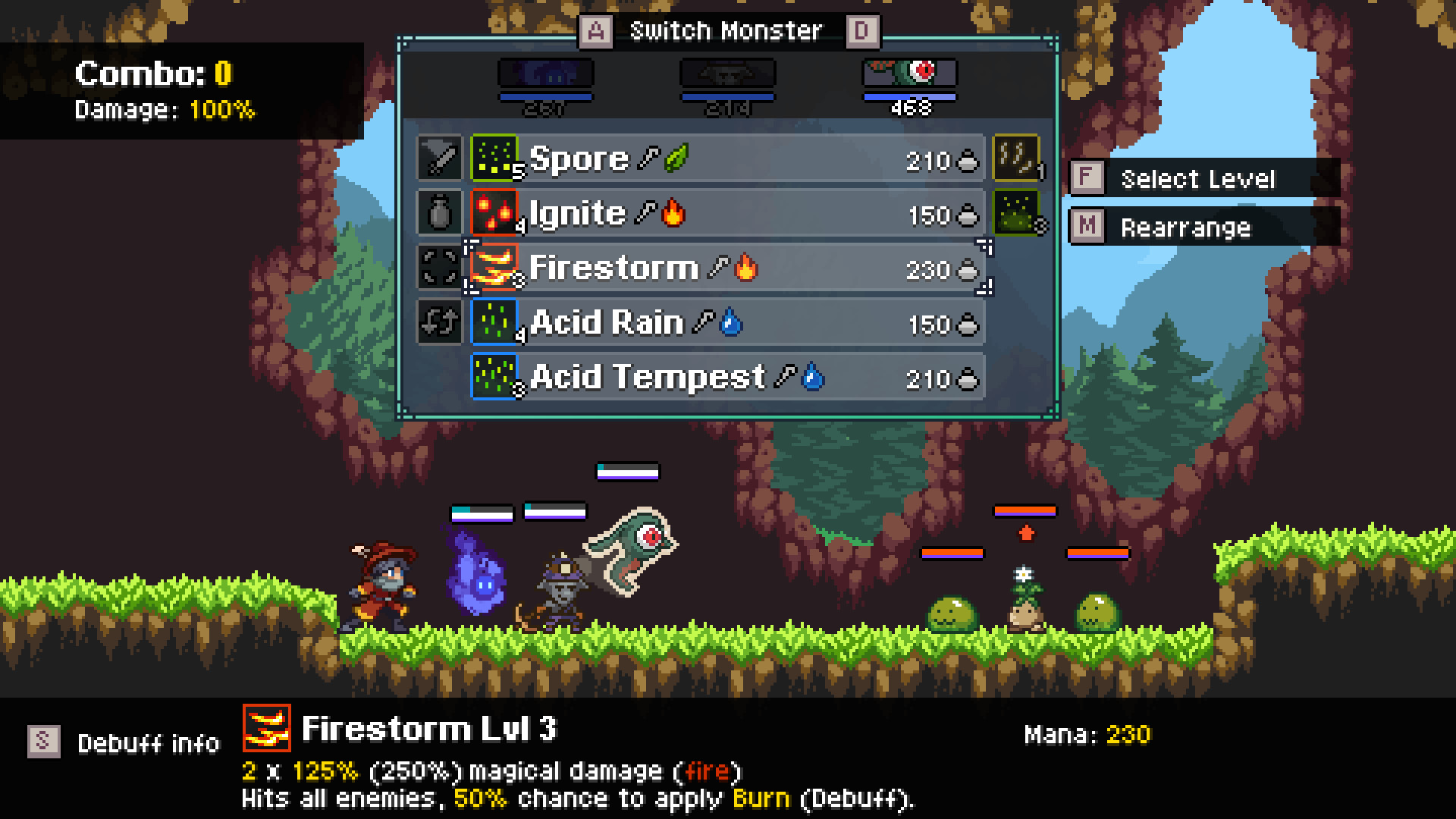Image resolution: width=1456 pixels, height=819 pixels.
Task: Select the eyeball monster portrait
Action: [909, 74]
